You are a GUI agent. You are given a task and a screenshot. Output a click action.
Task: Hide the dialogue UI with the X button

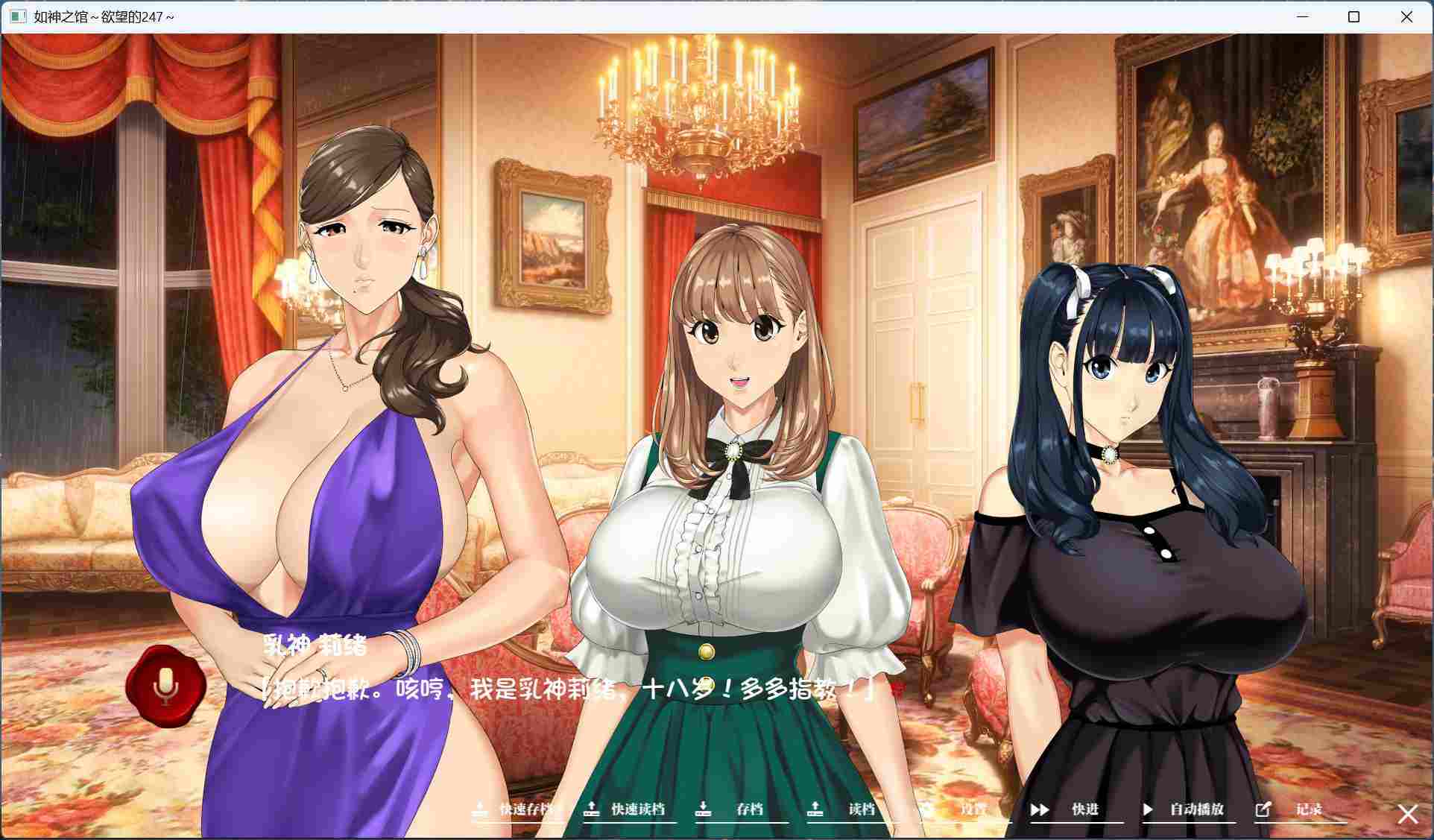click(x=1407, y=814)
